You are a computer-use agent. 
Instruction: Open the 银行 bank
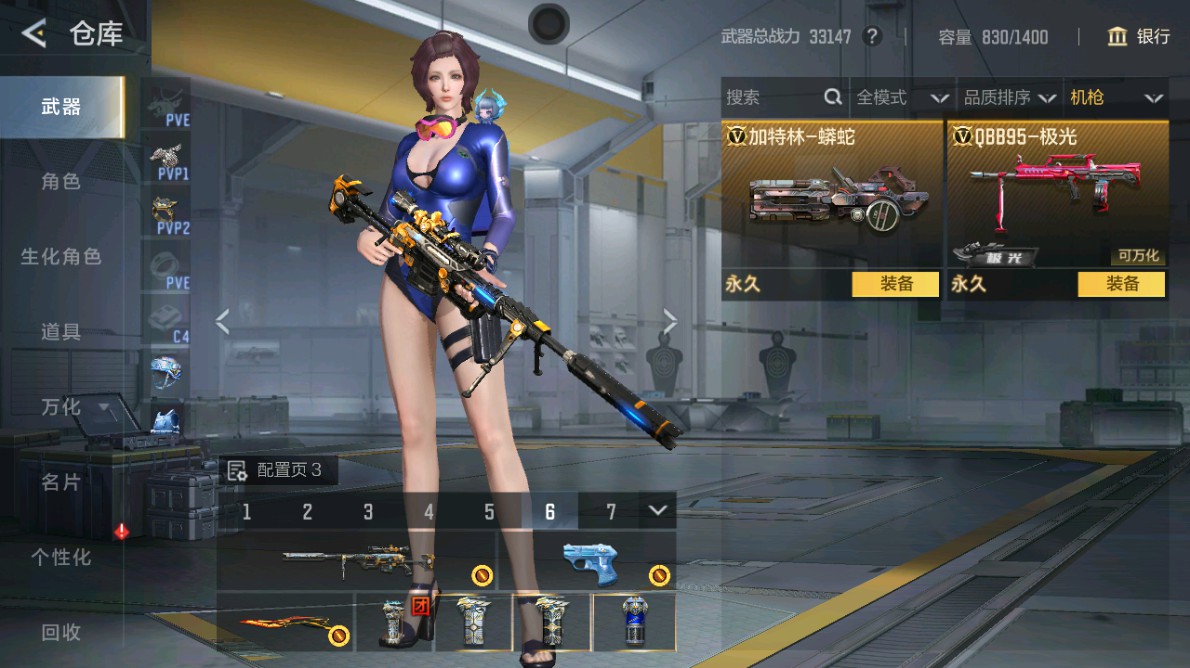1139,37
